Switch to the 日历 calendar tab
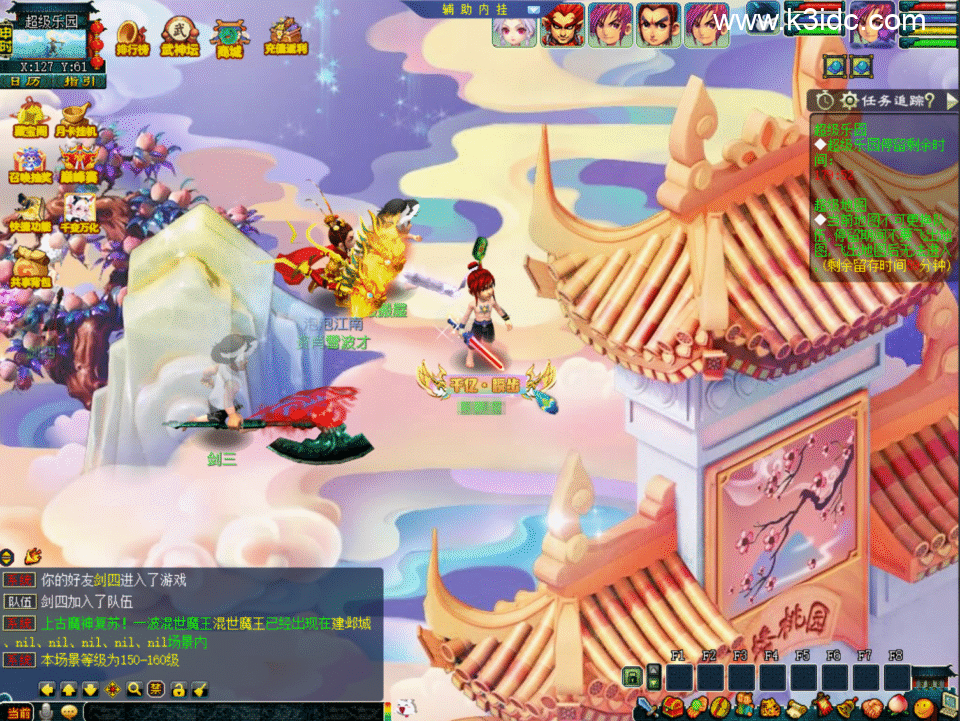The width and height of the screenshot is (960, 721). pos(32,81)
